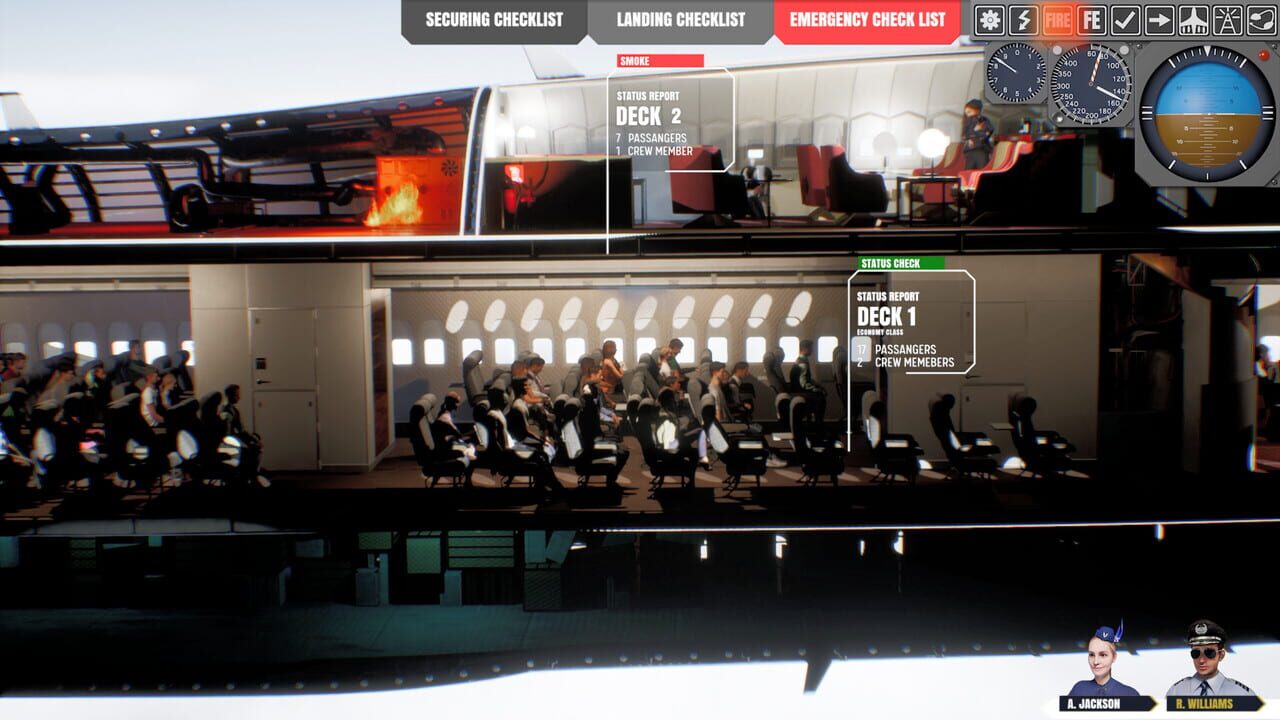The height and width of the screenshot is (720, 1280).
Task: Open the Emergency Check List tab
Action: point(866,18)
